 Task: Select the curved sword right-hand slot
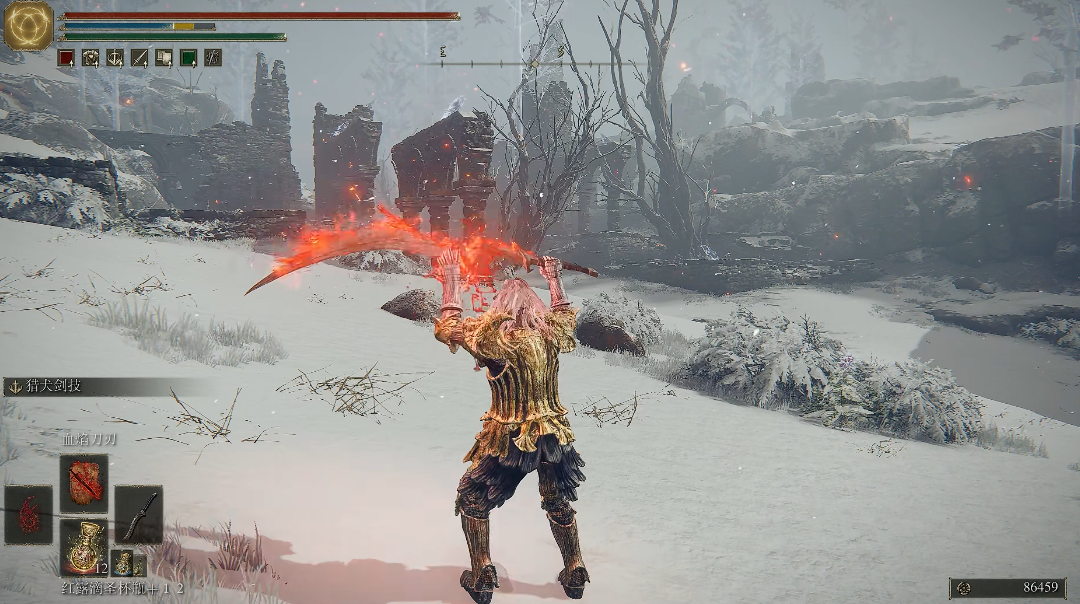[x=138, y=515]
